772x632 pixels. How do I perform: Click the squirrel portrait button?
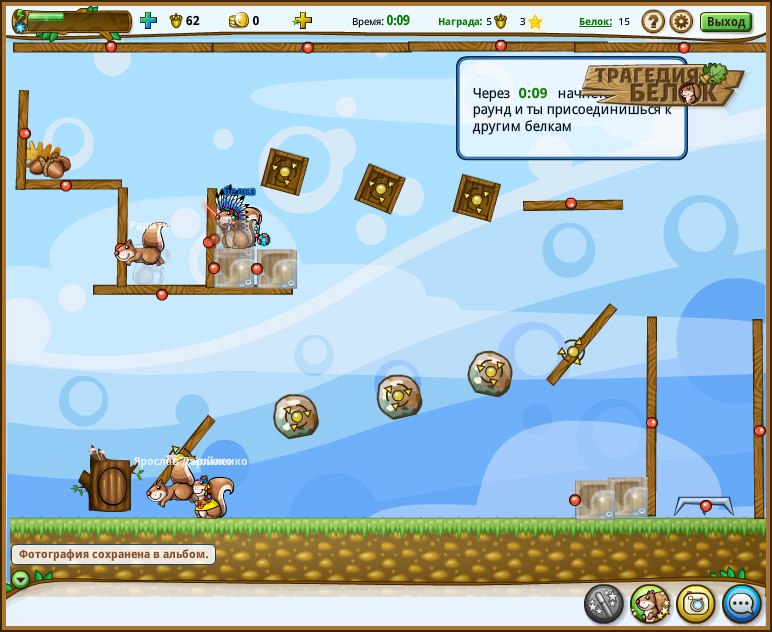tap(650, 603)
